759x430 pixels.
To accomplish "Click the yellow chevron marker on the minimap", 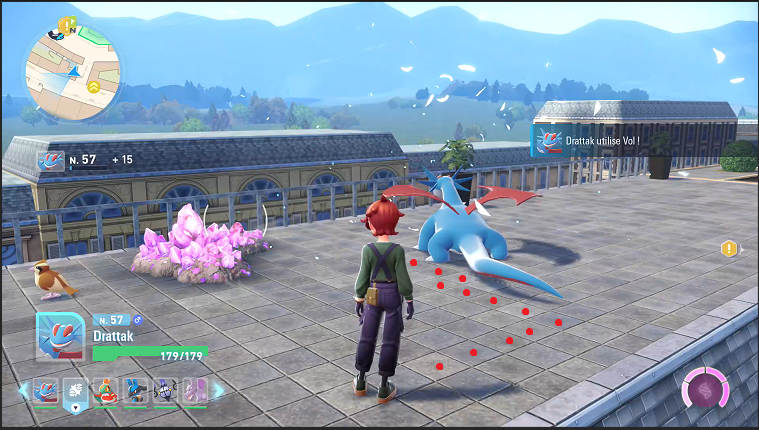I will [x=93, y=87].
